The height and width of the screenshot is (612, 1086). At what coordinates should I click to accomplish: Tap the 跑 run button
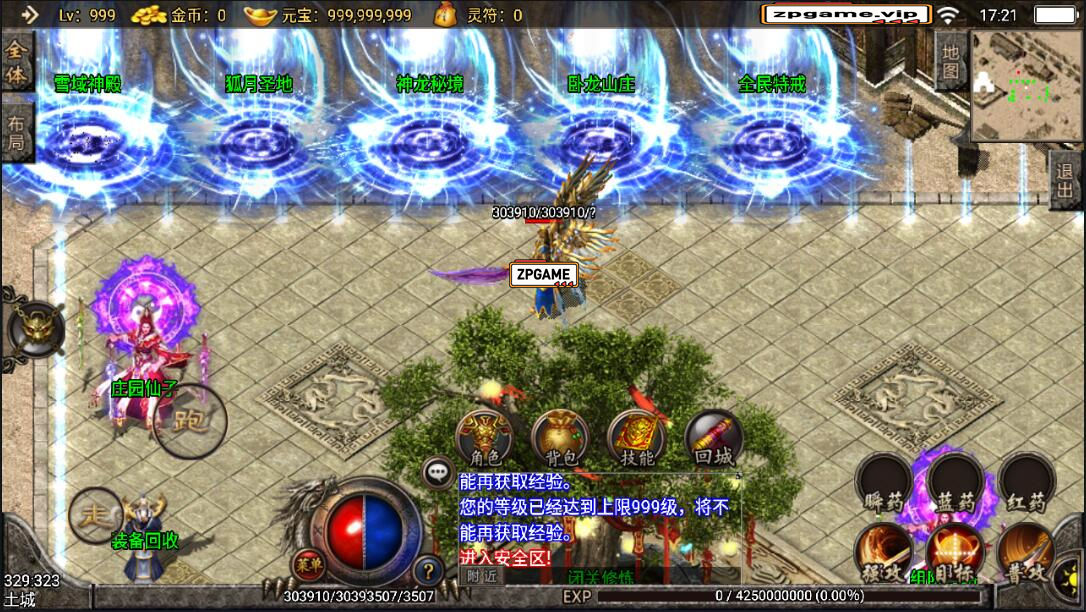[190, 421]
